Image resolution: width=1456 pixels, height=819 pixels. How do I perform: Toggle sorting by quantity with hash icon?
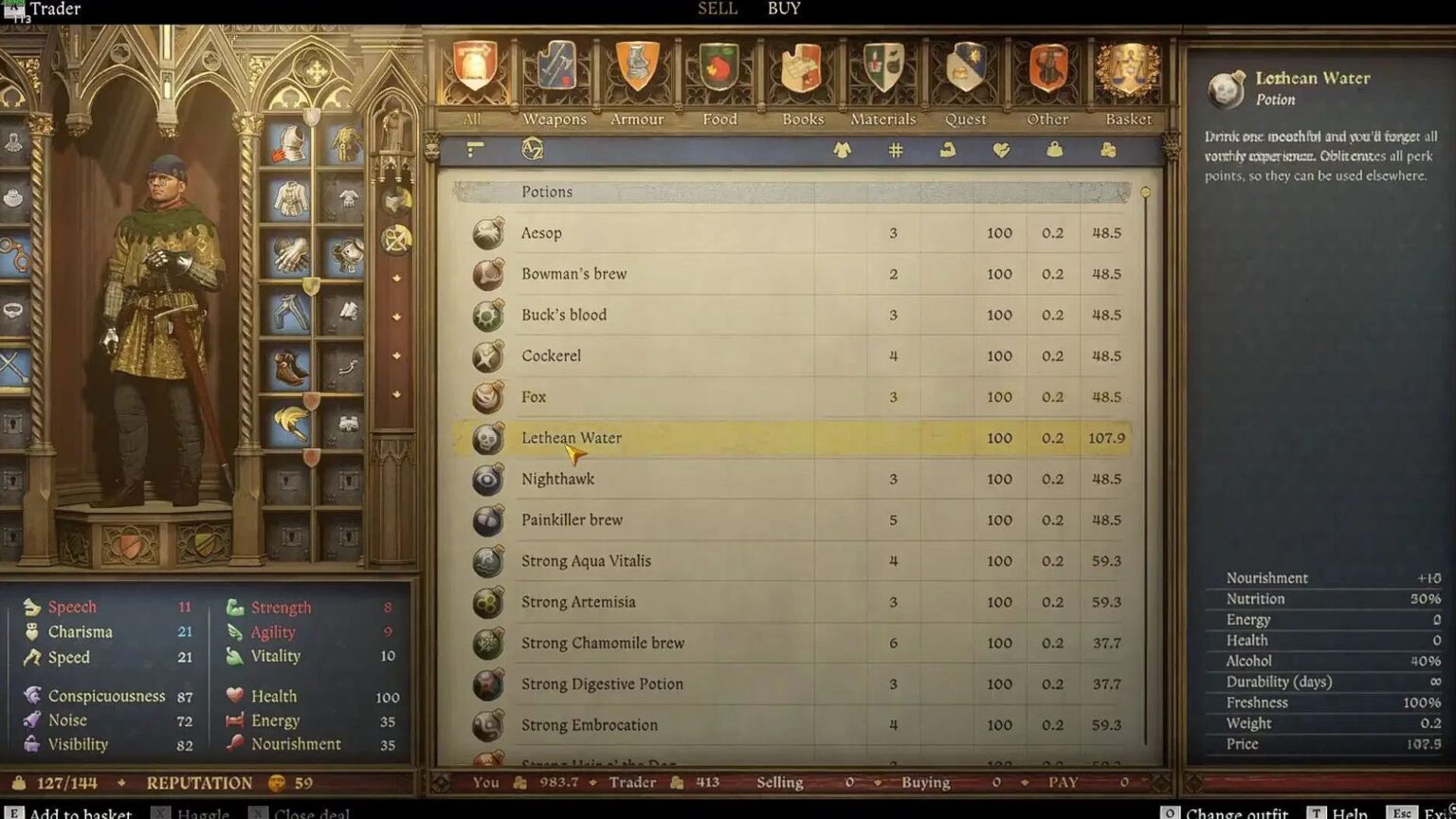click(x=896, y=150)
